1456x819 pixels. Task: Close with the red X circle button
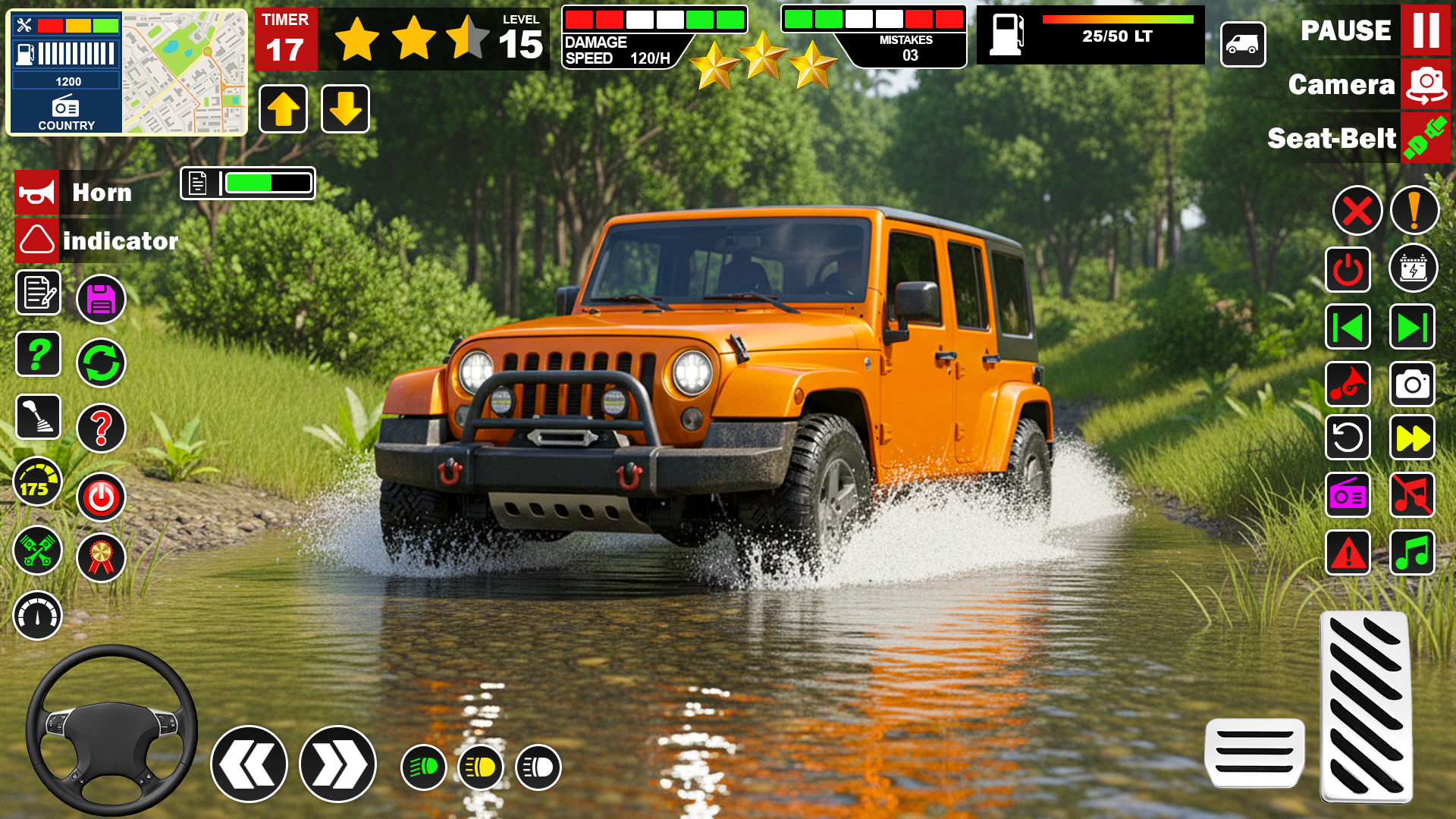click(x=1357, y=210)
